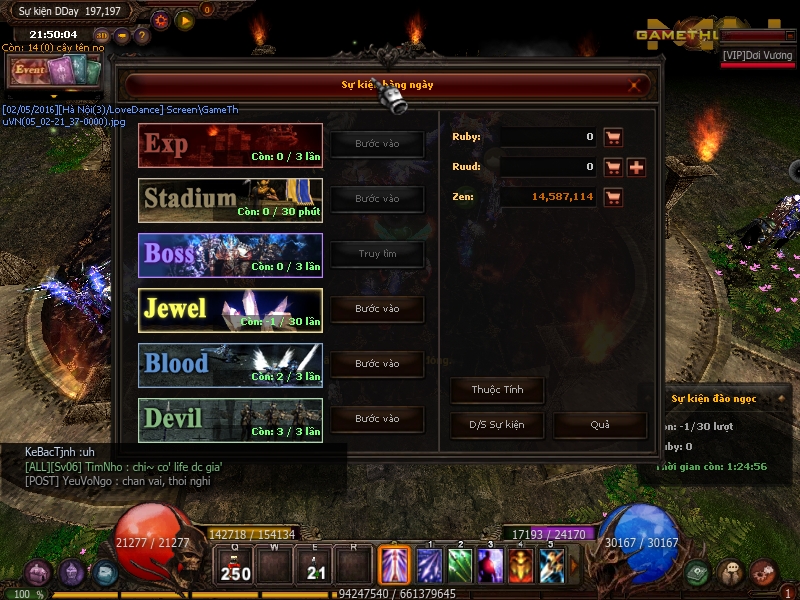The image size is (800, 600).
Task: Click the Boss 'Truy tìm' search button
Action: point(377,254)
